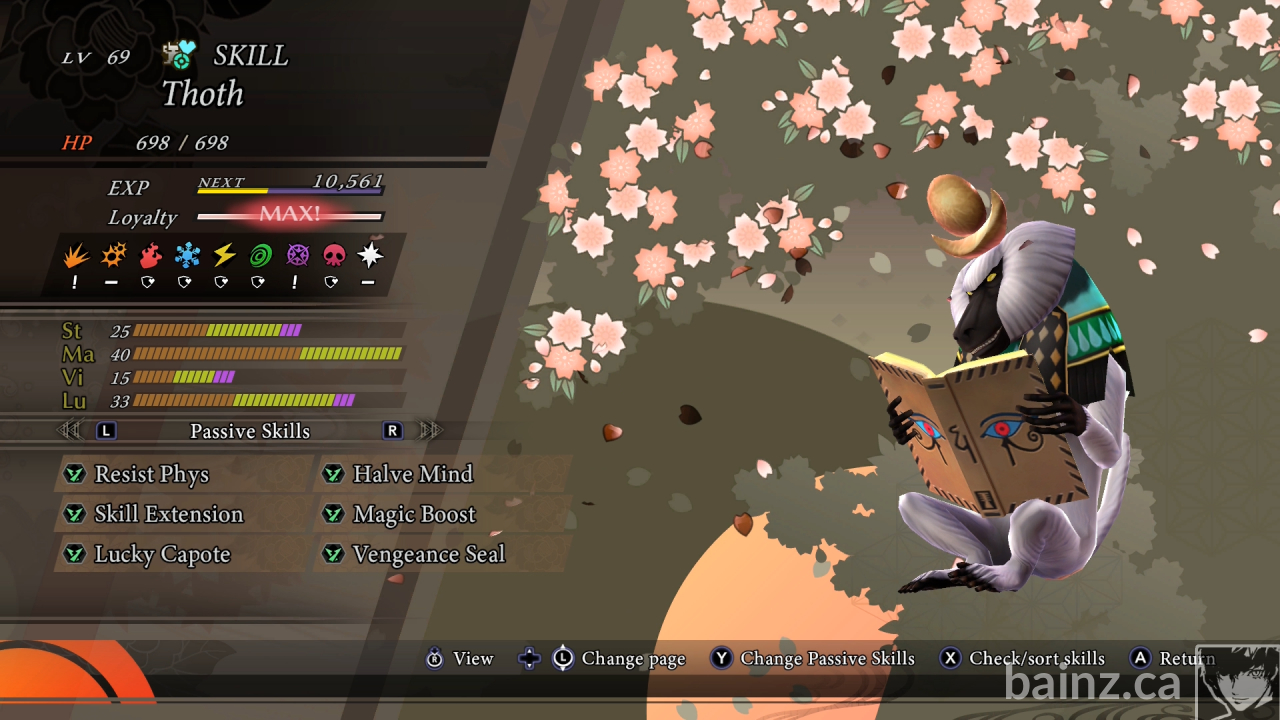
Task: Click the Passive Skills page header
Action: click(x=250, y=431)
